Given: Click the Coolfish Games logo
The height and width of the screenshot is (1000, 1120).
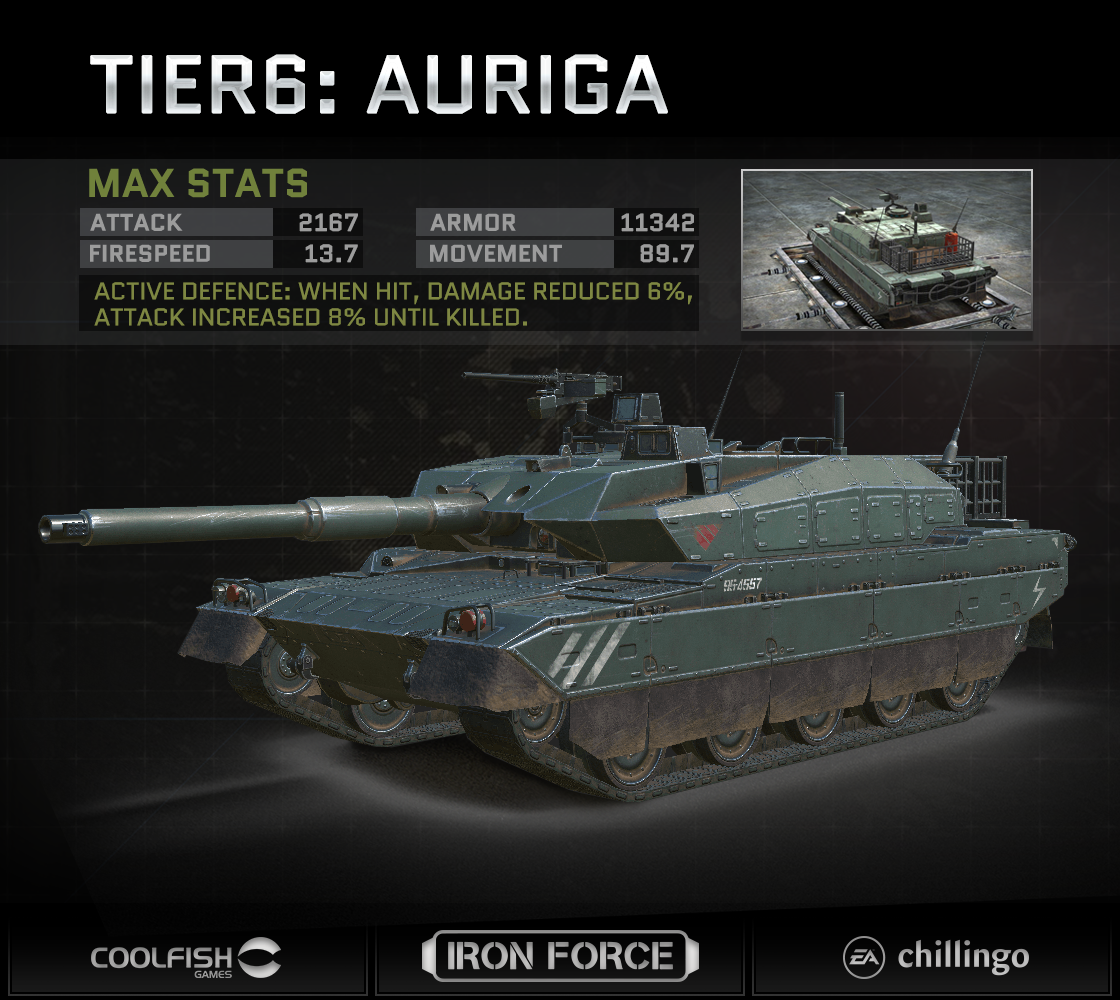Looking at the screenshot, I should (x=186, y=957).
